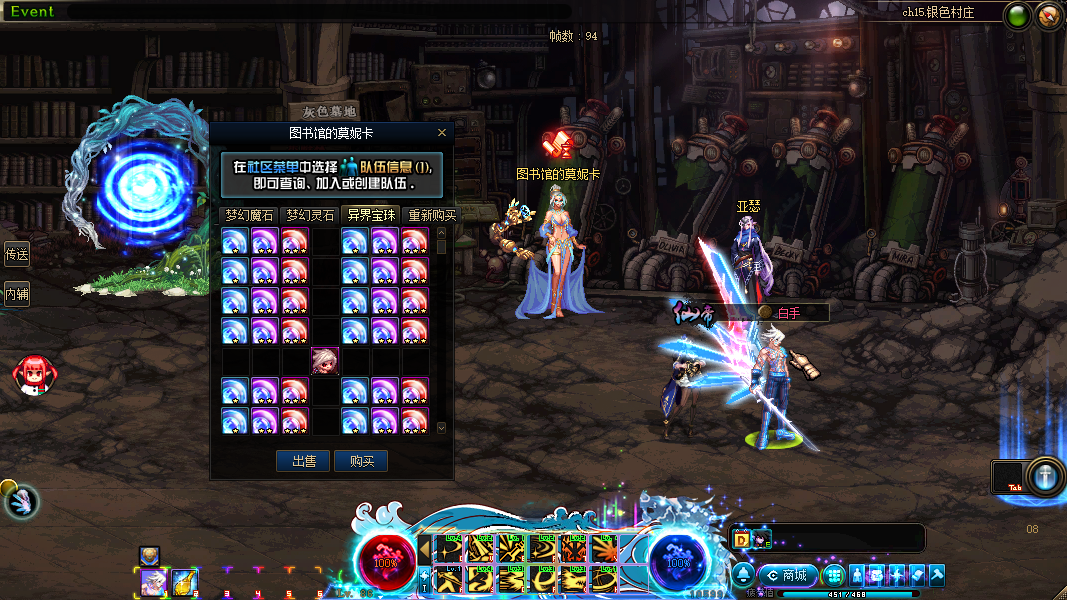Click the 购买 buy button

[x=361, y=461]
